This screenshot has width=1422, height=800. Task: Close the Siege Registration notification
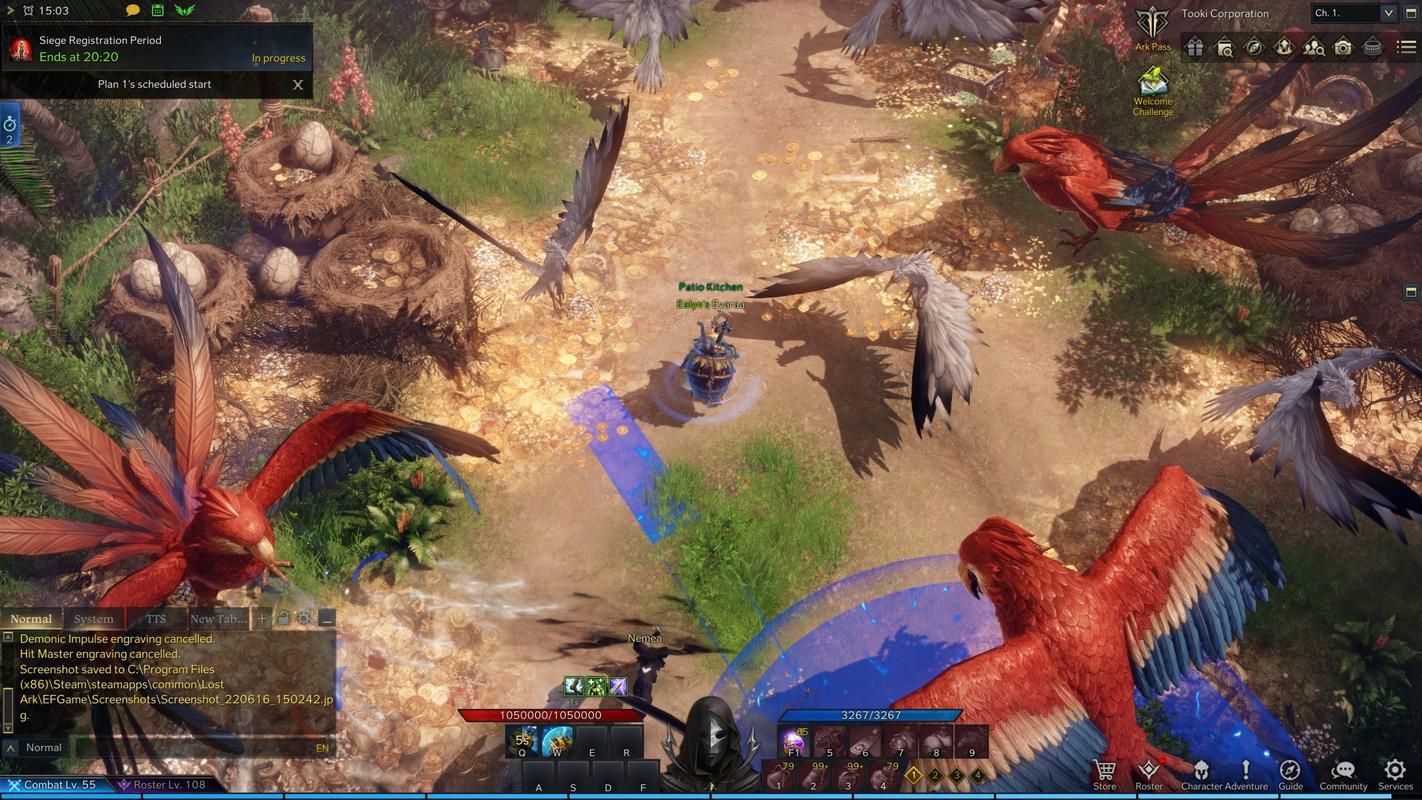coord(298,85)
